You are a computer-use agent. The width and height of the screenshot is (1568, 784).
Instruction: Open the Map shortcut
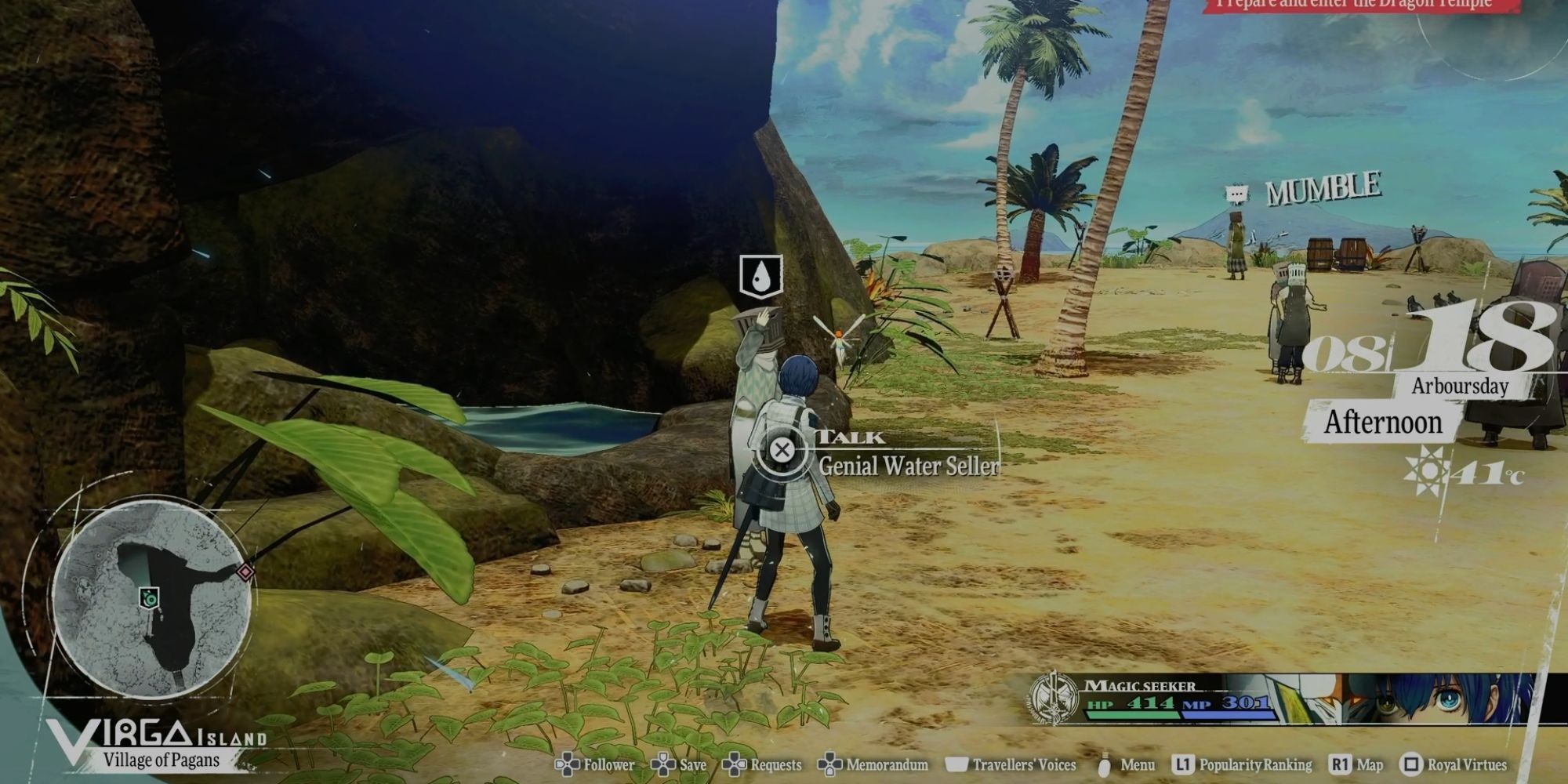point(1369,764)
